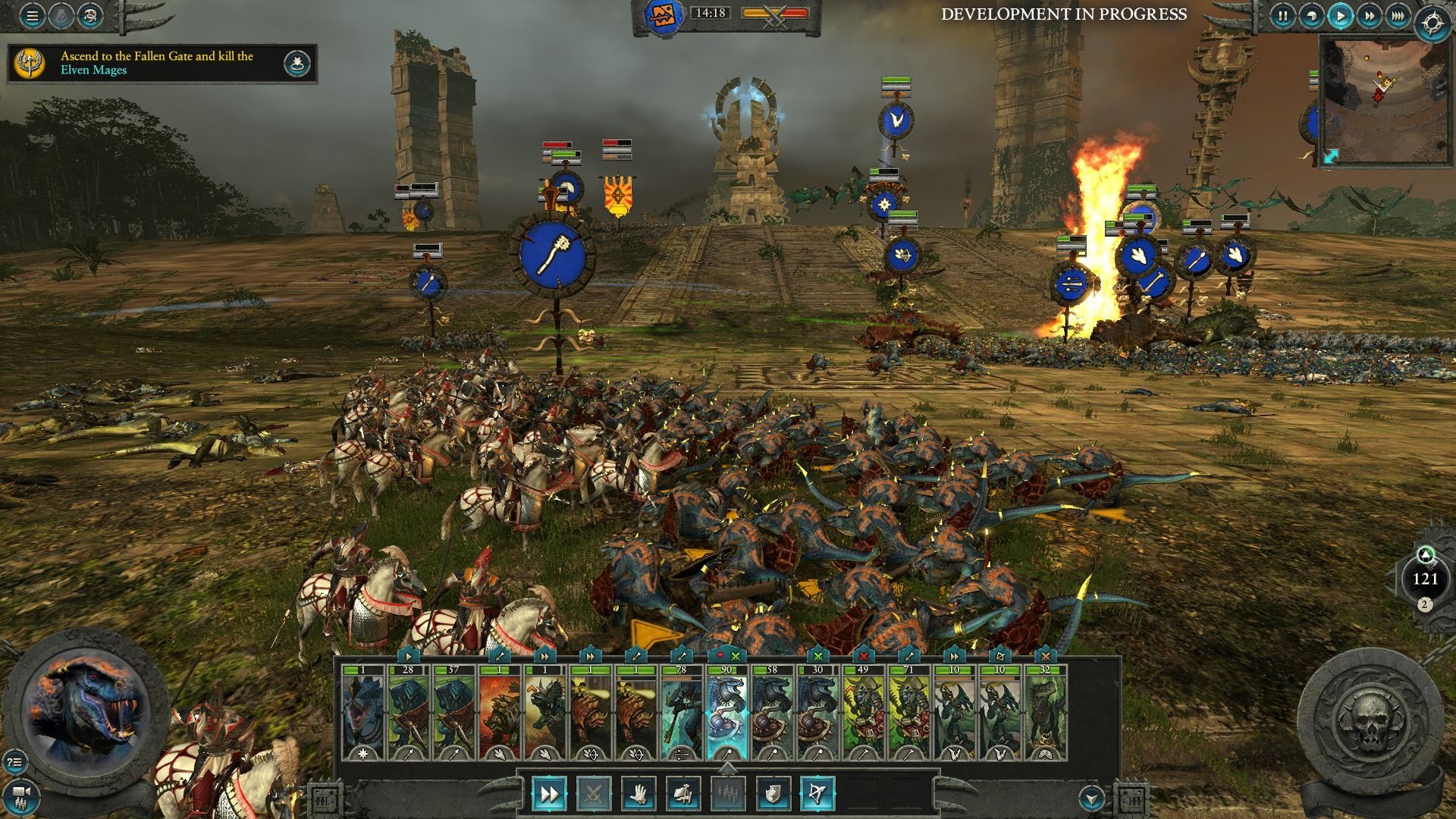Select the lord unit card showing a roaring lizard

click(362, 713)
